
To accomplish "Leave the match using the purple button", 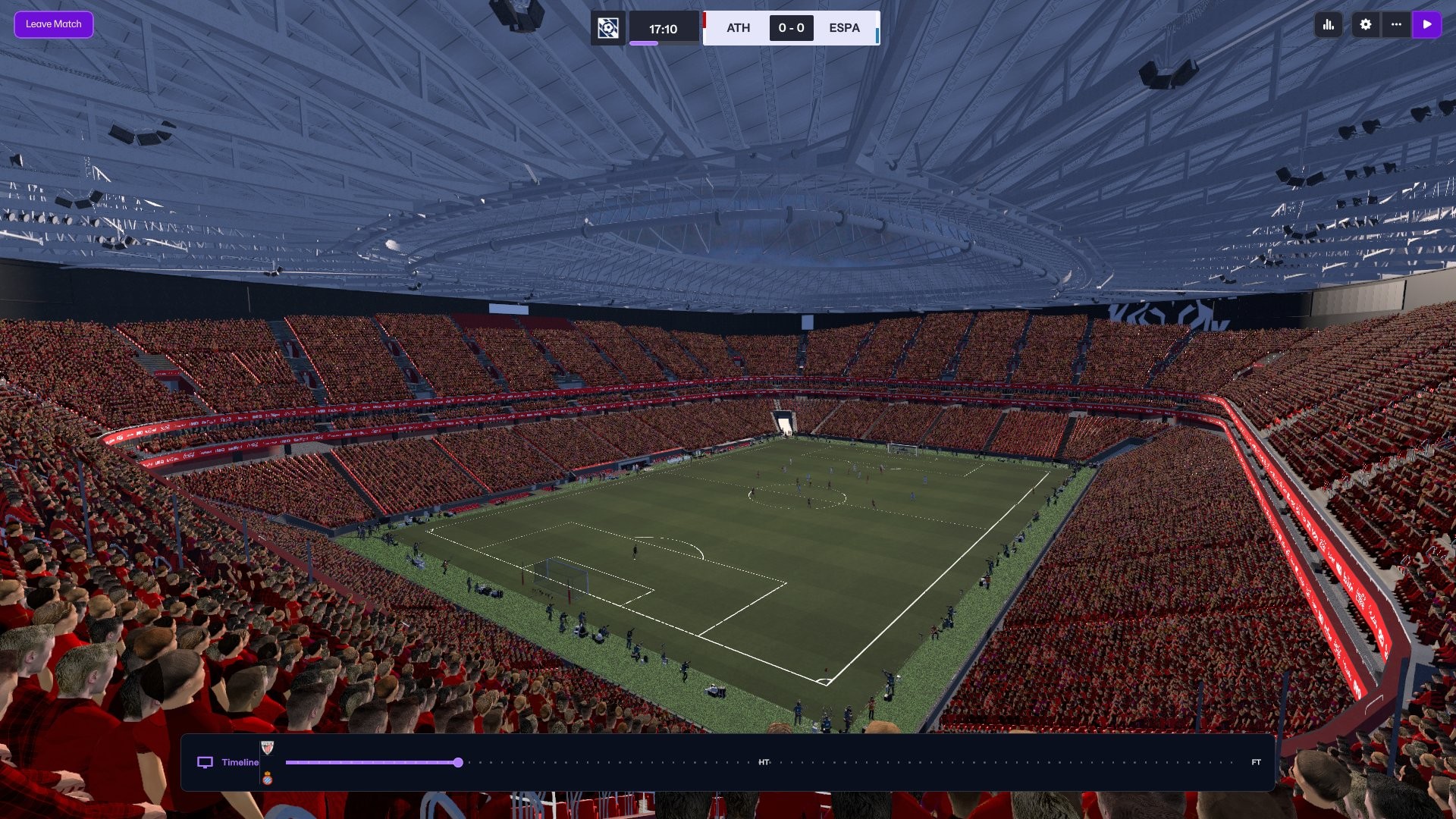I will tap(53, 24).
